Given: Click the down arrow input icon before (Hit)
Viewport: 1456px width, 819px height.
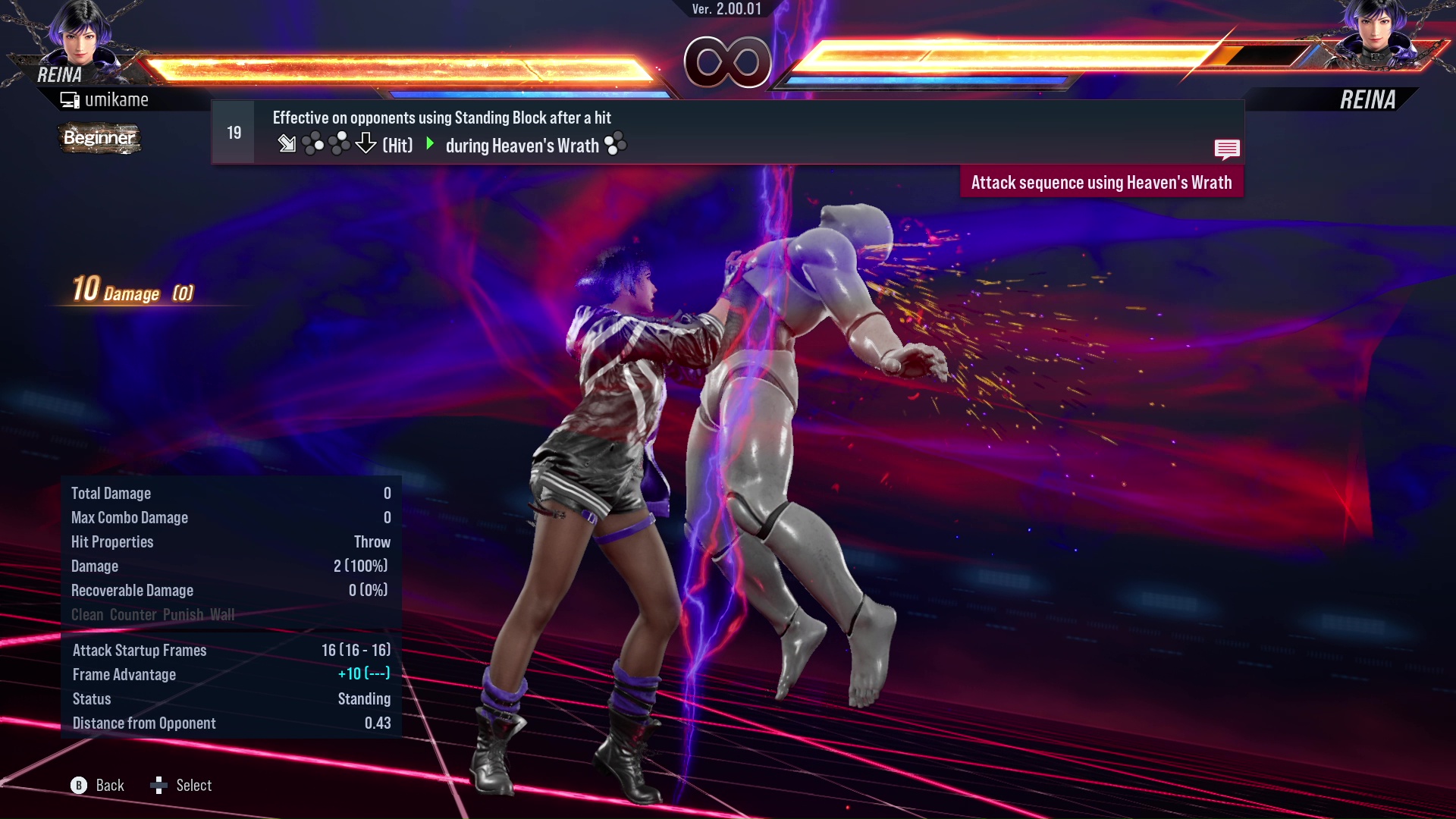Looking at the screenshot, I should (x=366, y=143).
